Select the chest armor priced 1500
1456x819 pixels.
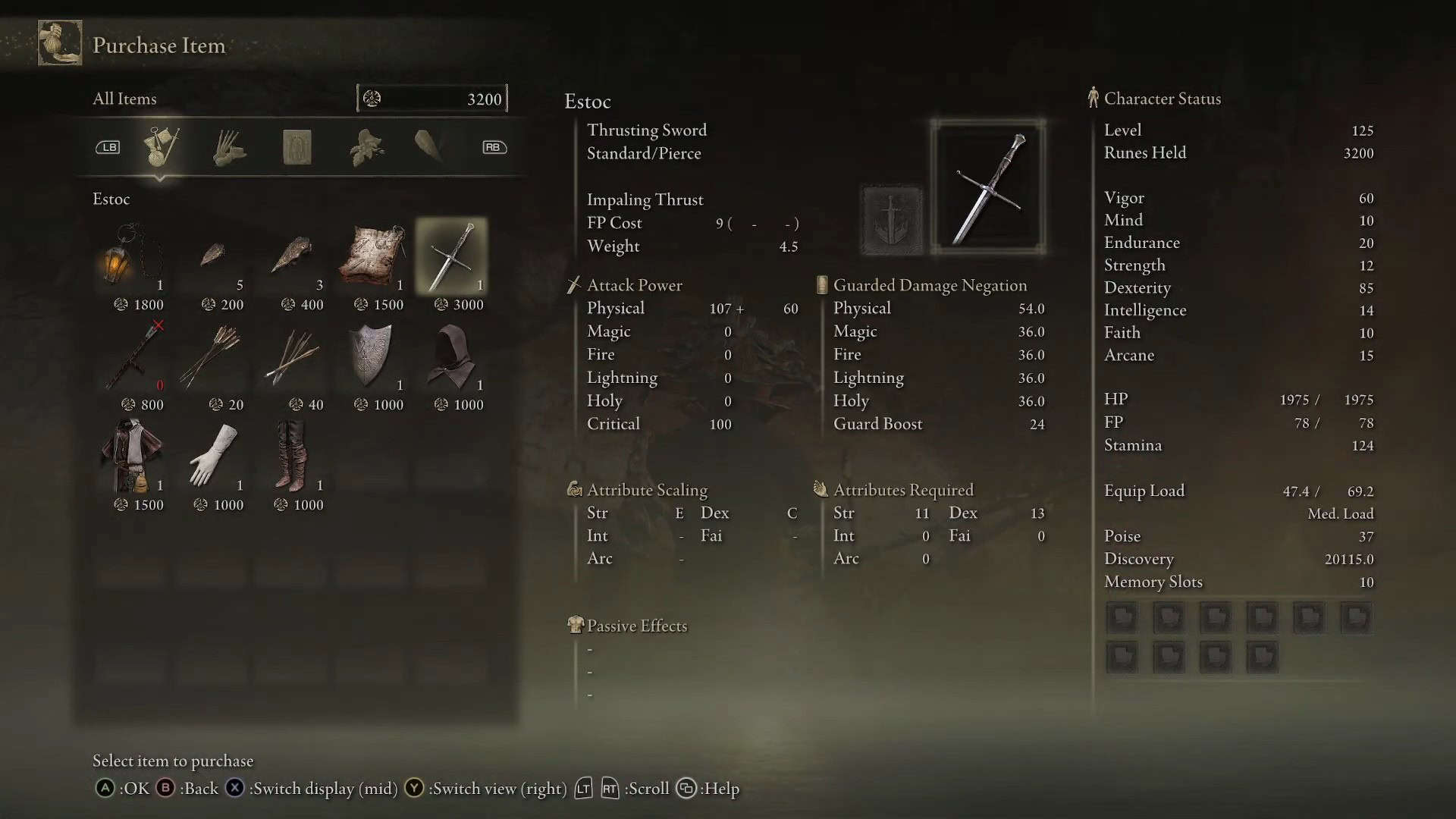coord(132,457)
